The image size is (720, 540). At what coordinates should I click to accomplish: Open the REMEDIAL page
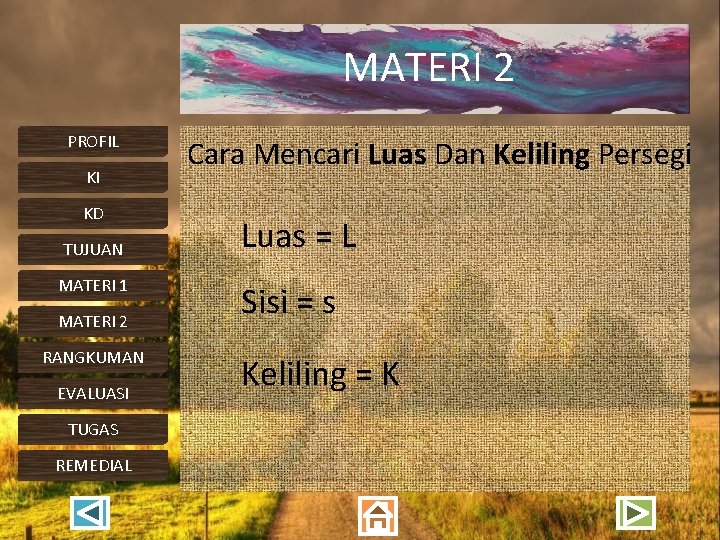point(93,466)
